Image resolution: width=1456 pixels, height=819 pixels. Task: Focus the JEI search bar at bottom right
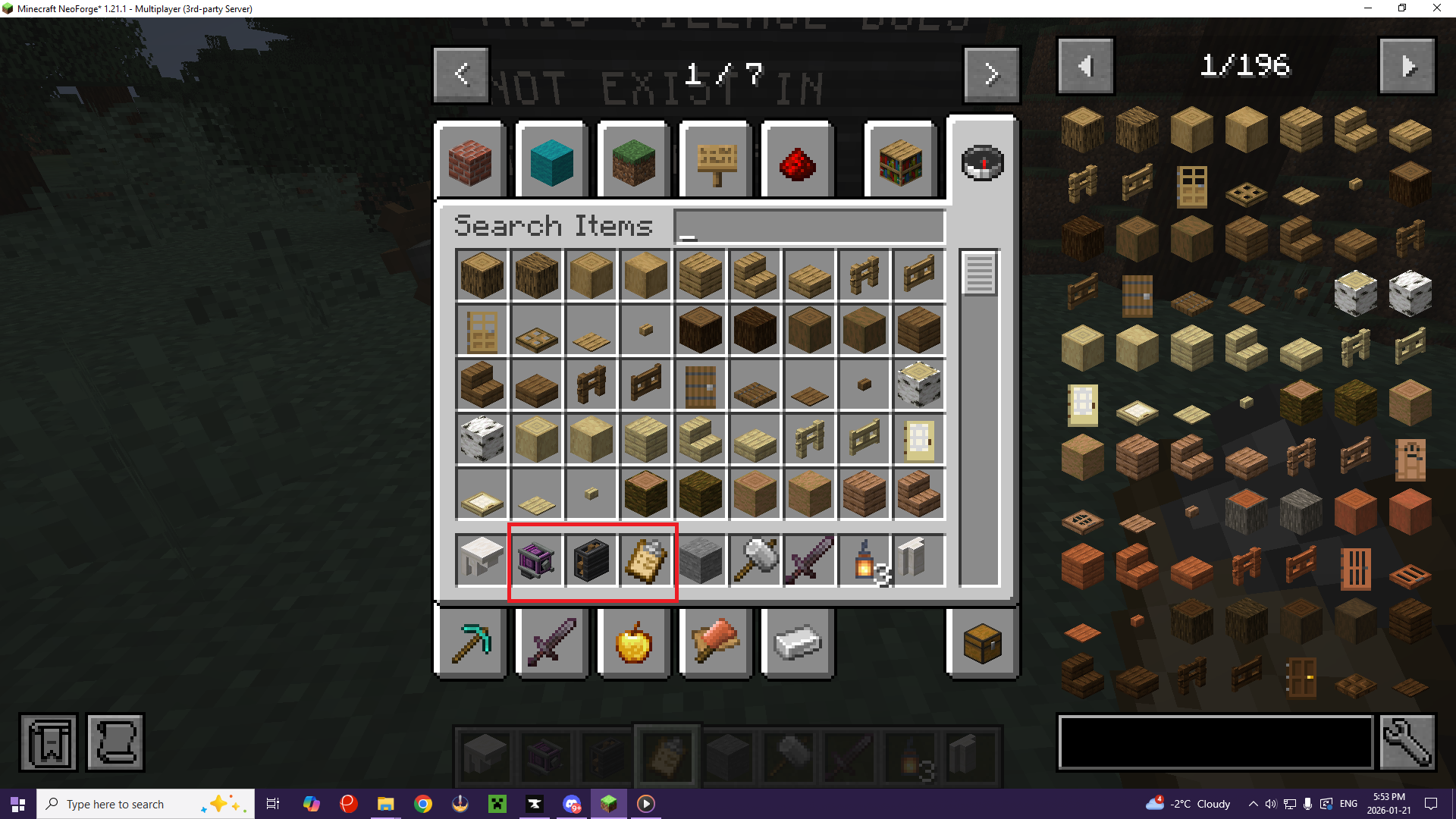[1213, 742]
